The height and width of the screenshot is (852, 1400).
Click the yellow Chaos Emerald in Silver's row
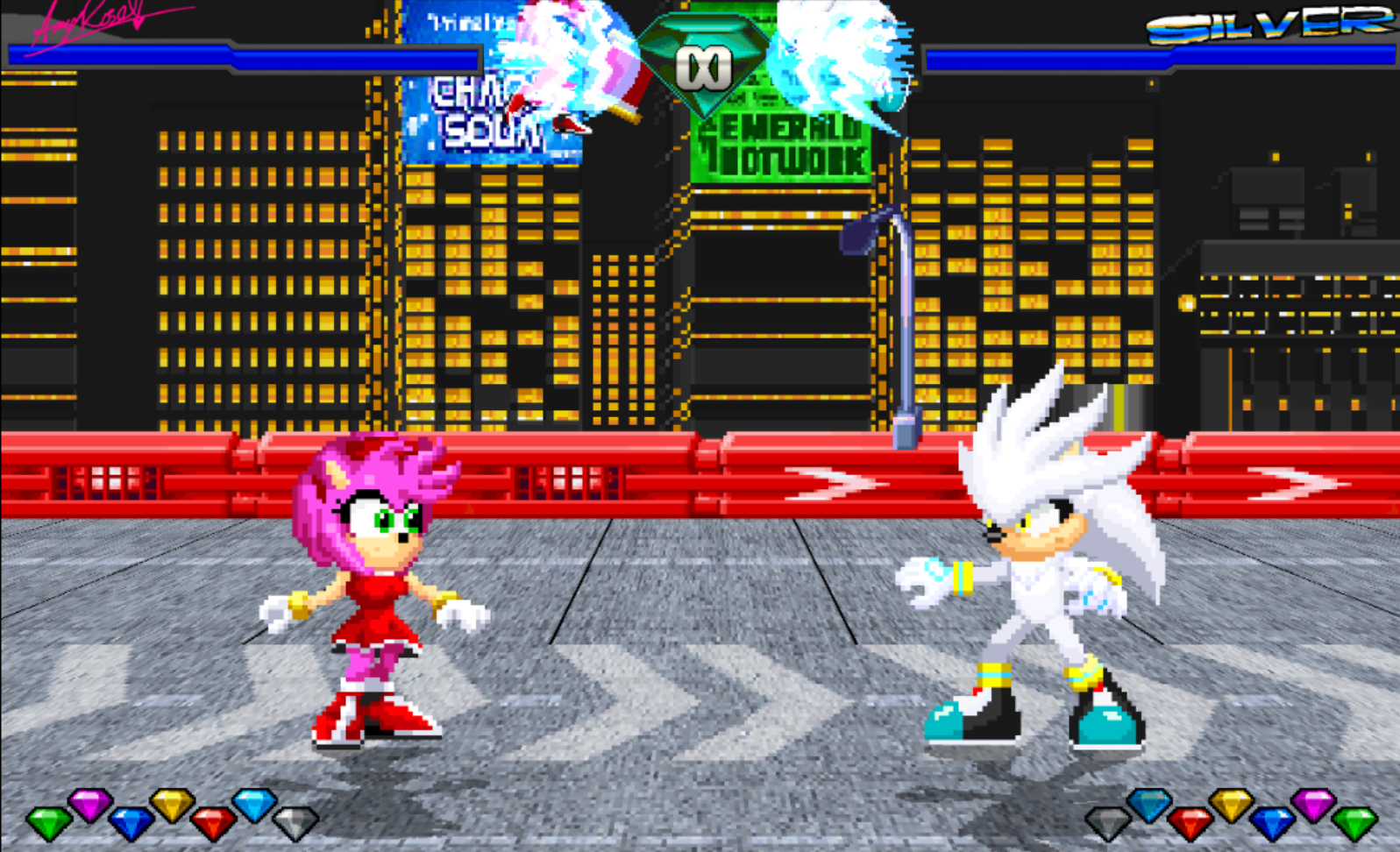point(1233,804)
